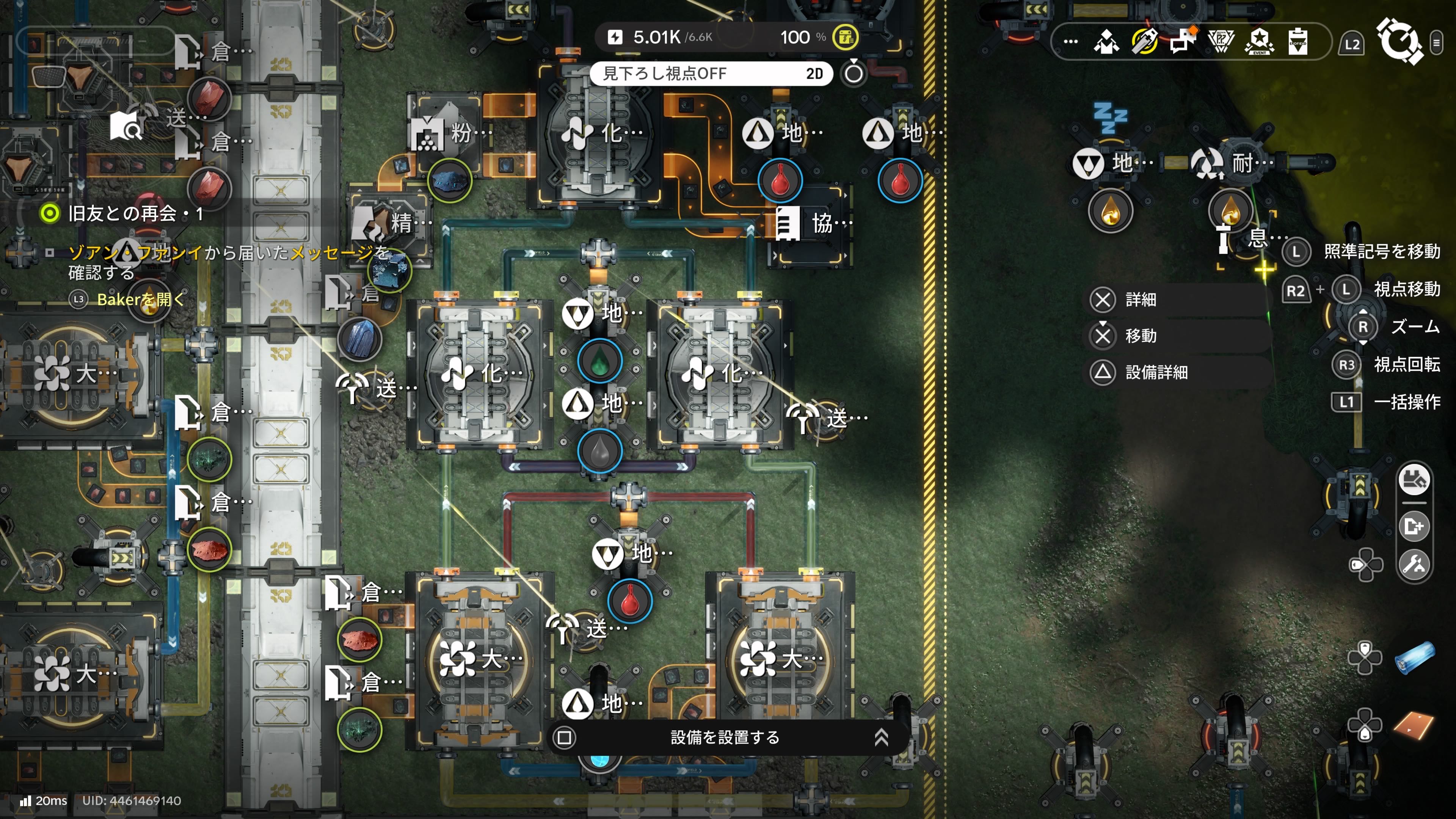The image size is (1456, 819).
Task: Open the 旧友との再会 quest tracker
Action: (x=135, y=213)
